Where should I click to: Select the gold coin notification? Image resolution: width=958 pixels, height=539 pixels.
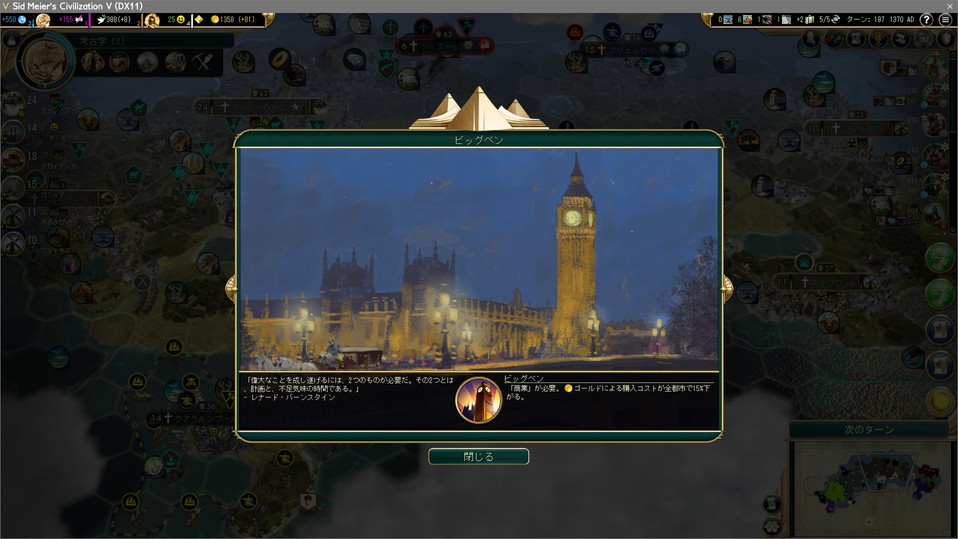tap(940, 399)
